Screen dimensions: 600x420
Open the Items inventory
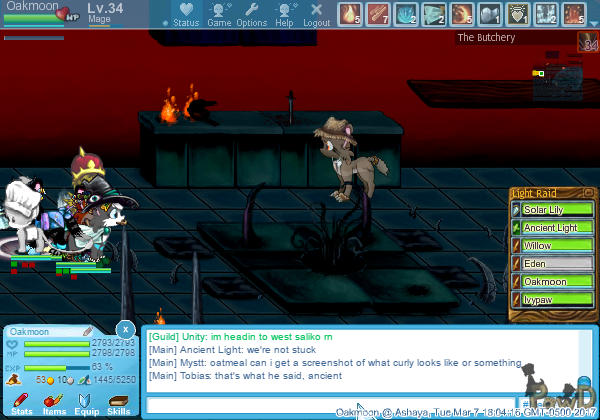click(x=54, y=403)
